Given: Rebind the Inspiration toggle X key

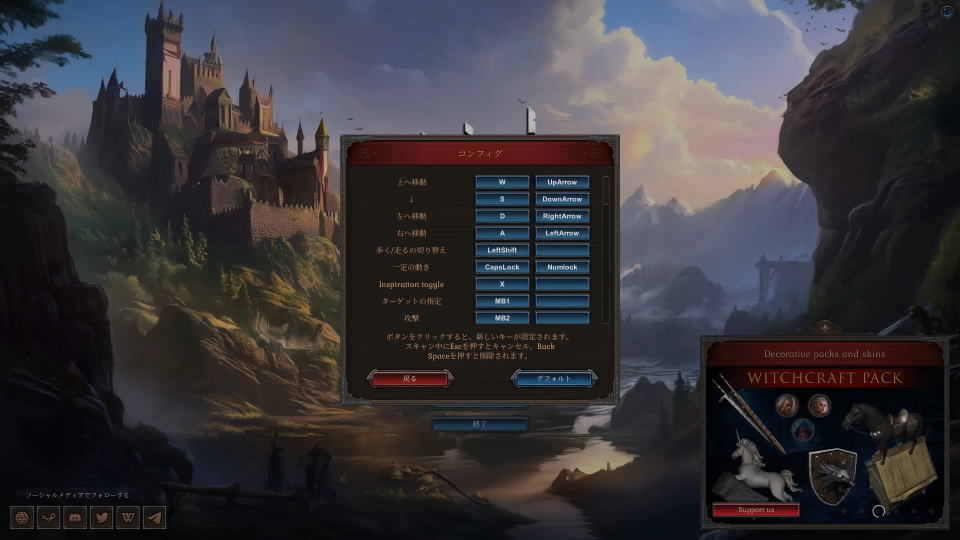Looking at the screenshot, I should click(502, 284).
